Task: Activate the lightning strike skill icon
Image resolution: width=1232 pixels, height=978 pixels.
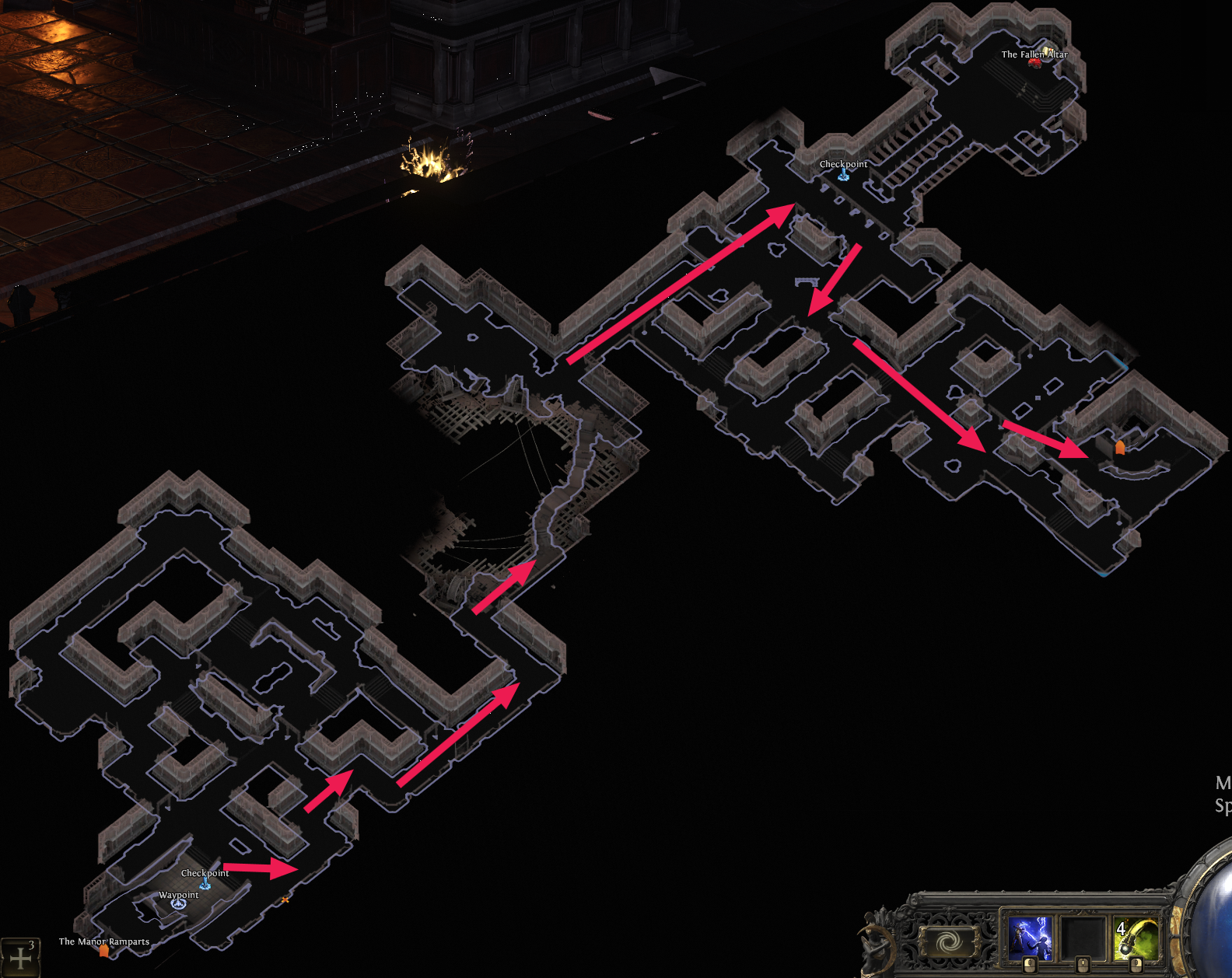Action: pyautogui.click(x=1030, y=937)
